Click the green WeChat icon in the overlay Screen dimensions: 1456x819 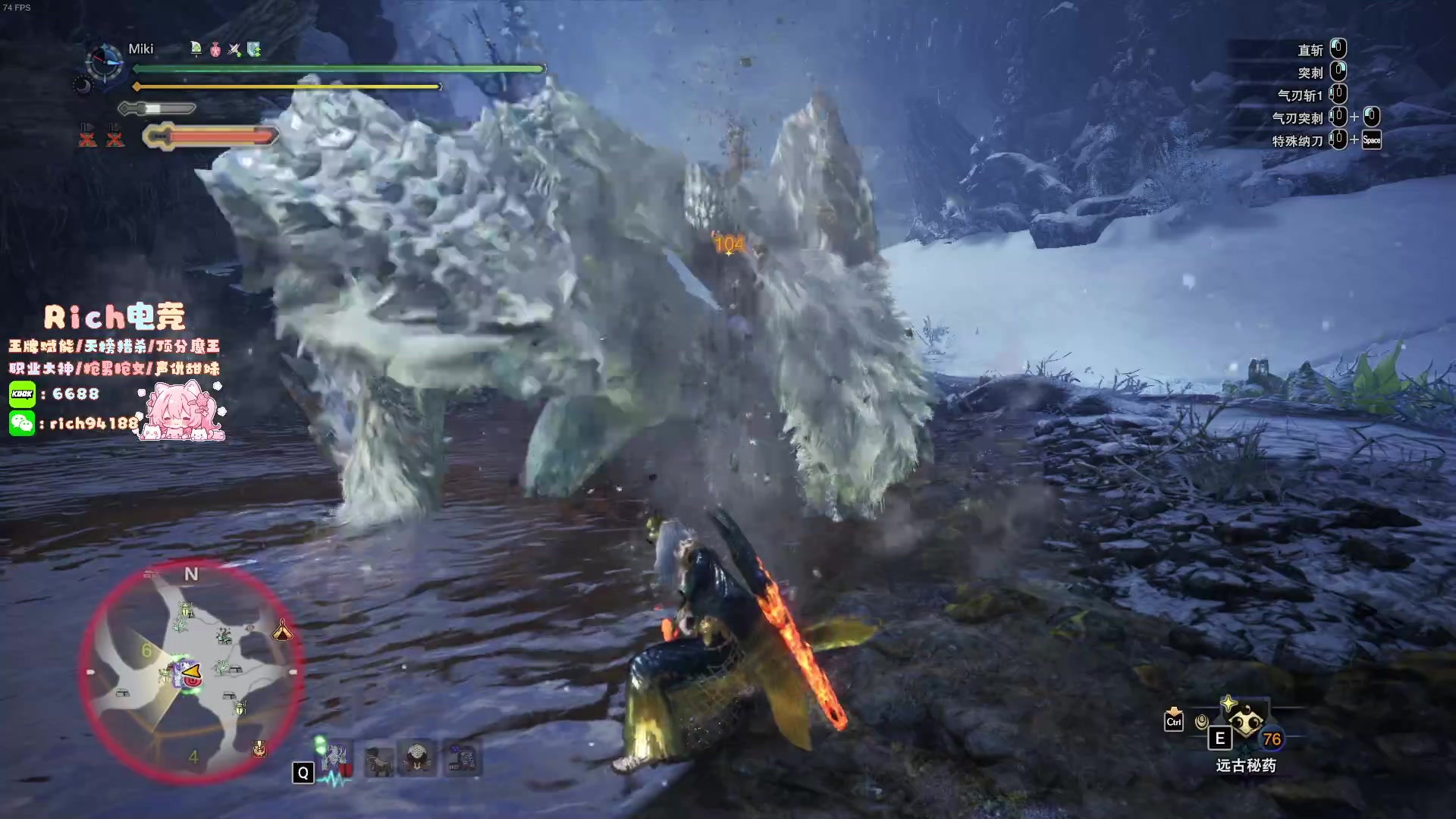pyautogui.click(x=22, y=422)
